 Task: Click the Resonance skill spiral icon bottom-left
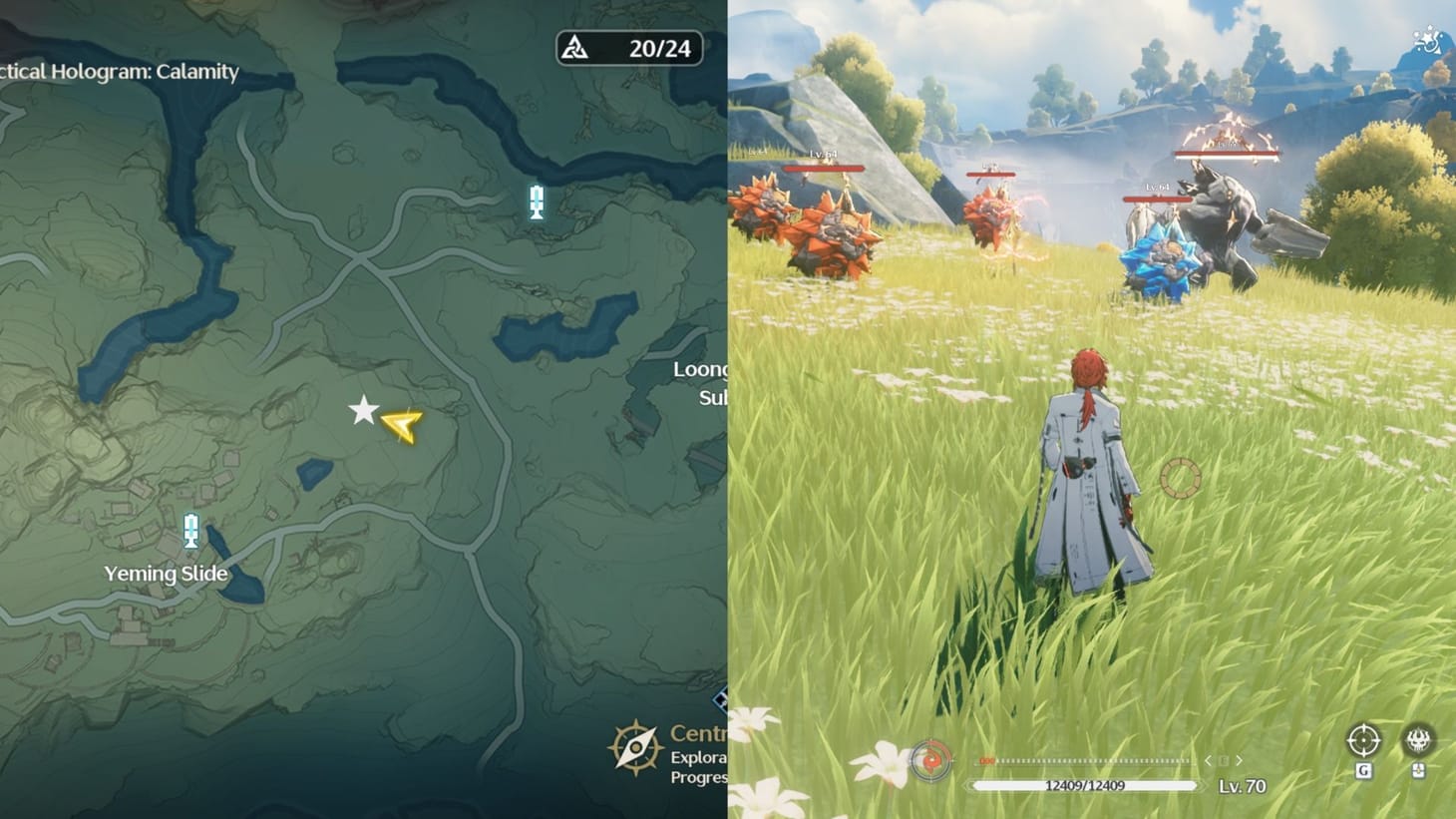point(931,760)
